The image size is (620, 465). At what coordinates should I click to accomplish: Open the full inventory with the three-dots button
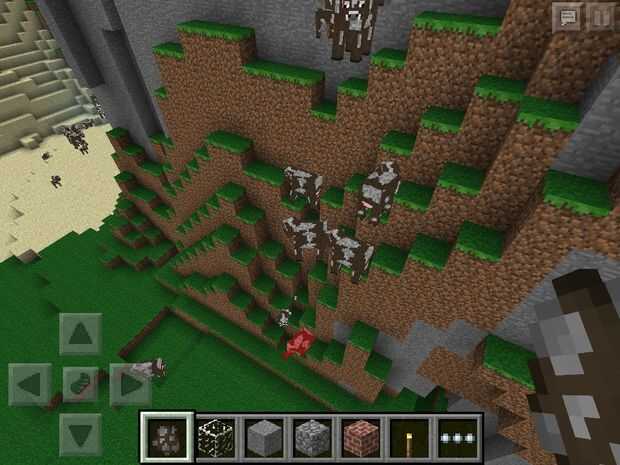tap(458, 436)
